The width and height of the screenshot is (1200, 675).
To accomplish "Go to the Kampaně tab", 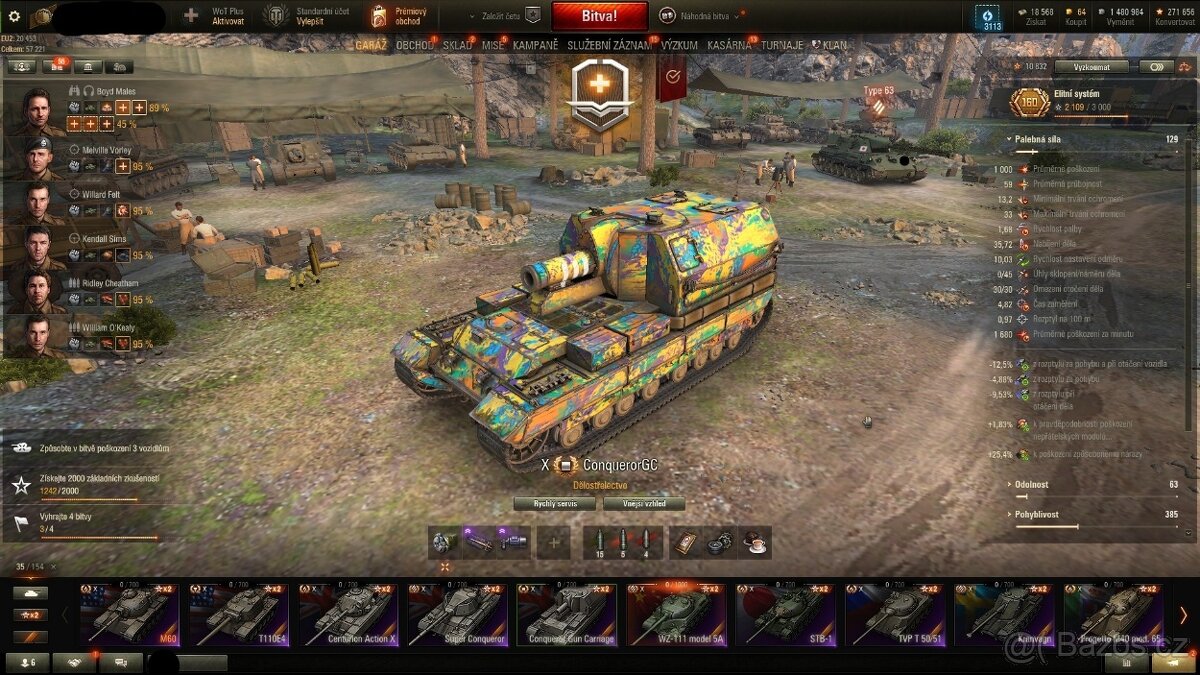I will [535, 45].
